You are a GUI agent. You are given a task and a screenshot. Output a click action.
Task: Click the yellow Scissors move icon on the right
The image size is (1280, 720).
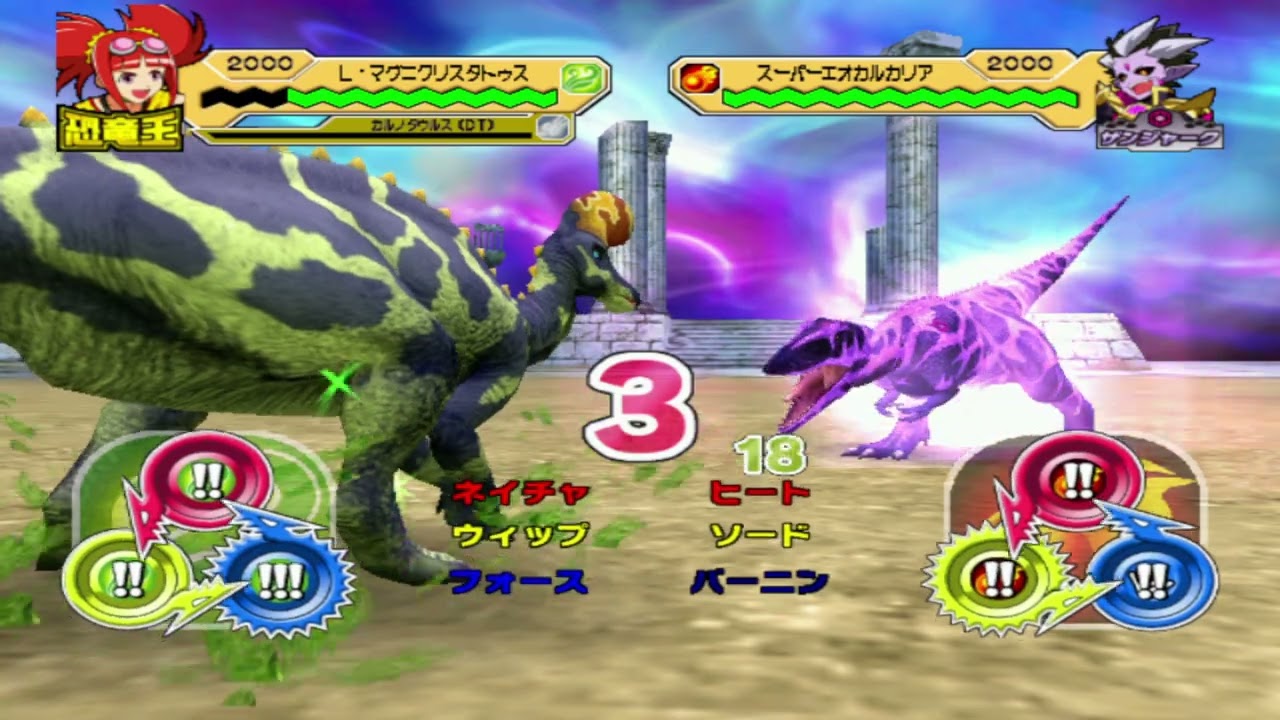pos(1000,580)
